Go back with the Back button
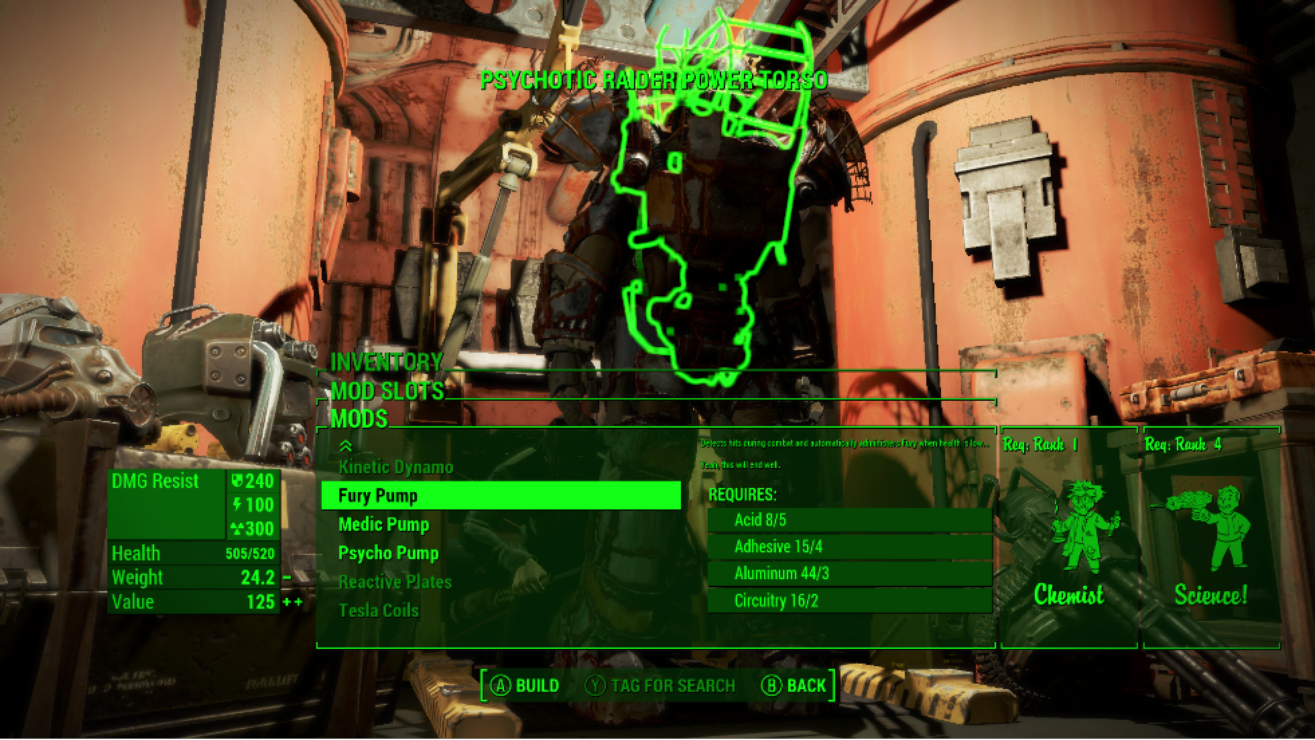 (x=794, y=686)
